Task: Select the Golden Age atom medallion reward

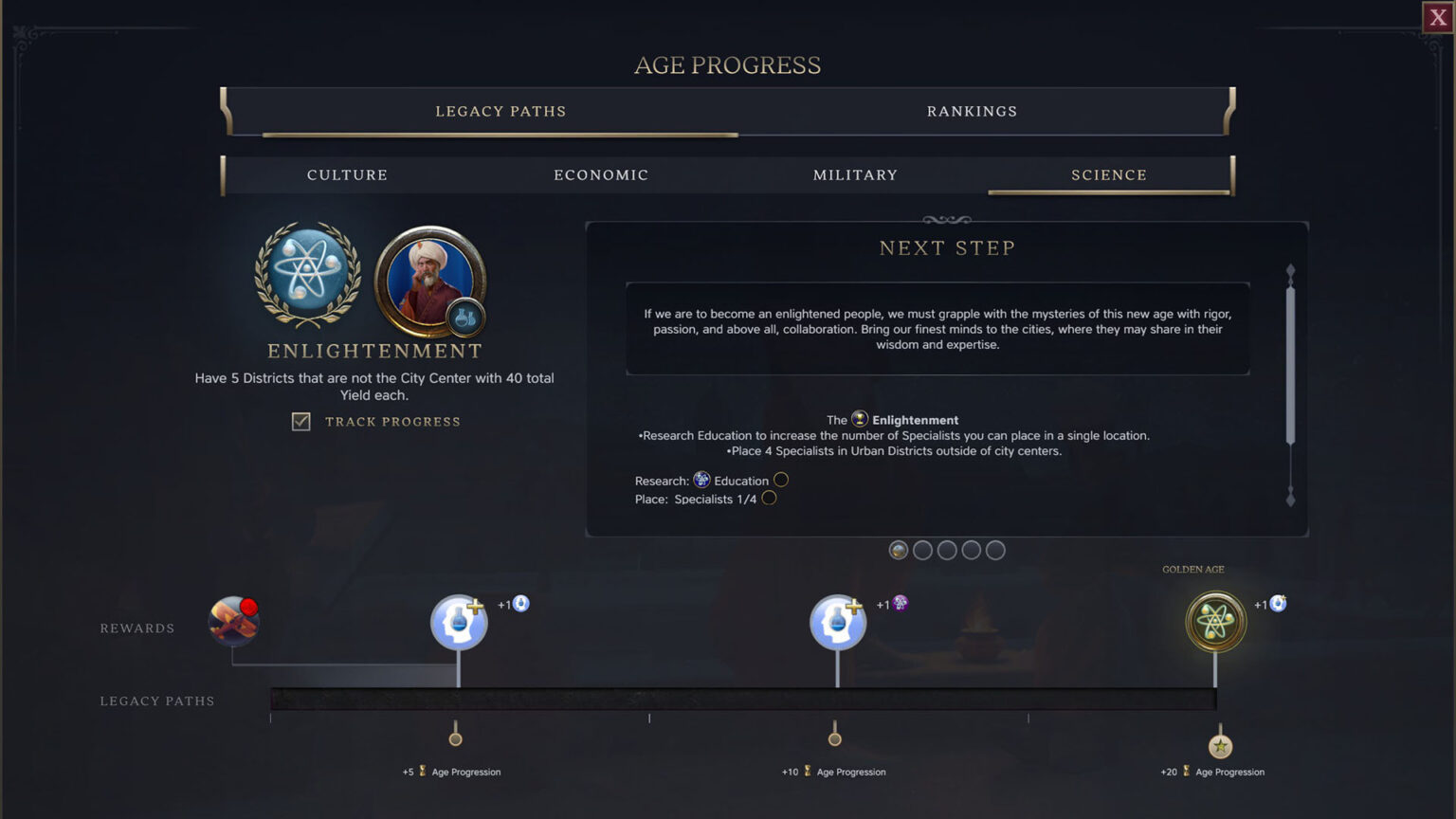Action: click(1216, 621)
